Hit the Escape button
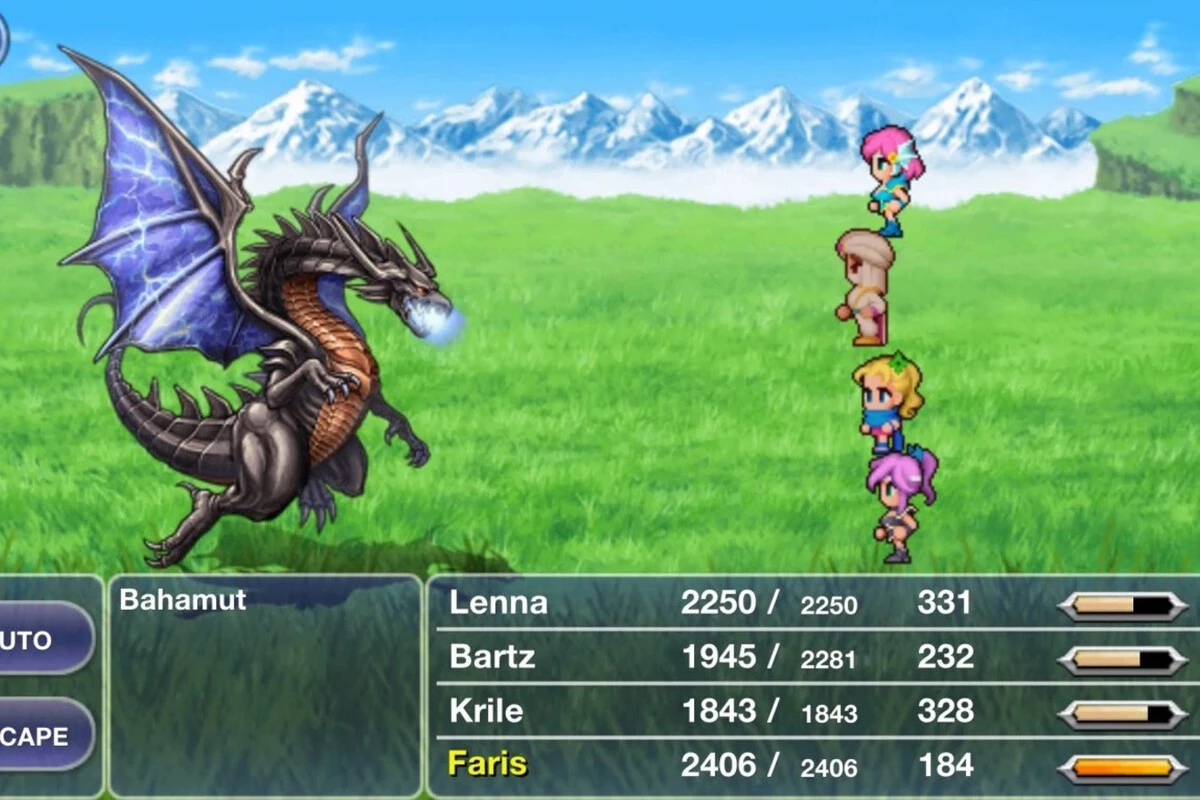This screenshot has height=800, width=1200. click(42, 737)
